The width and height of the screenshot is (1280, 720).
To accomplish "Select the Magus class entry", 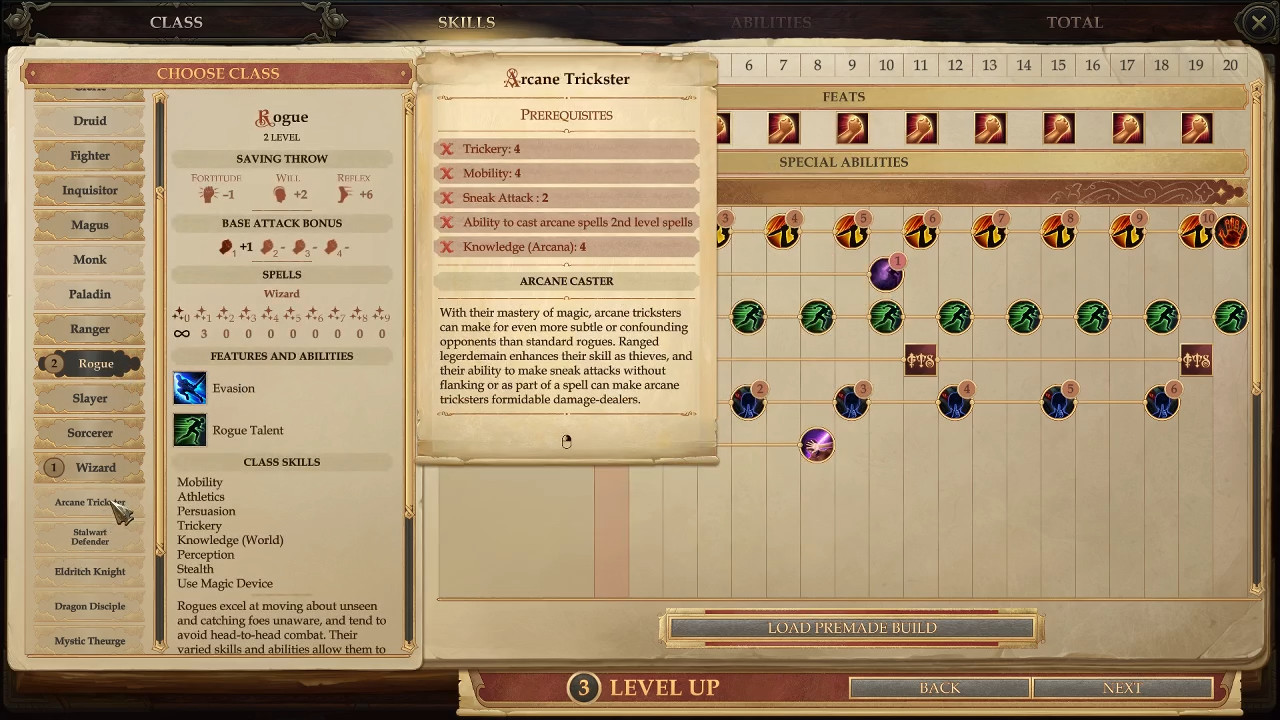I will point(90,225).
